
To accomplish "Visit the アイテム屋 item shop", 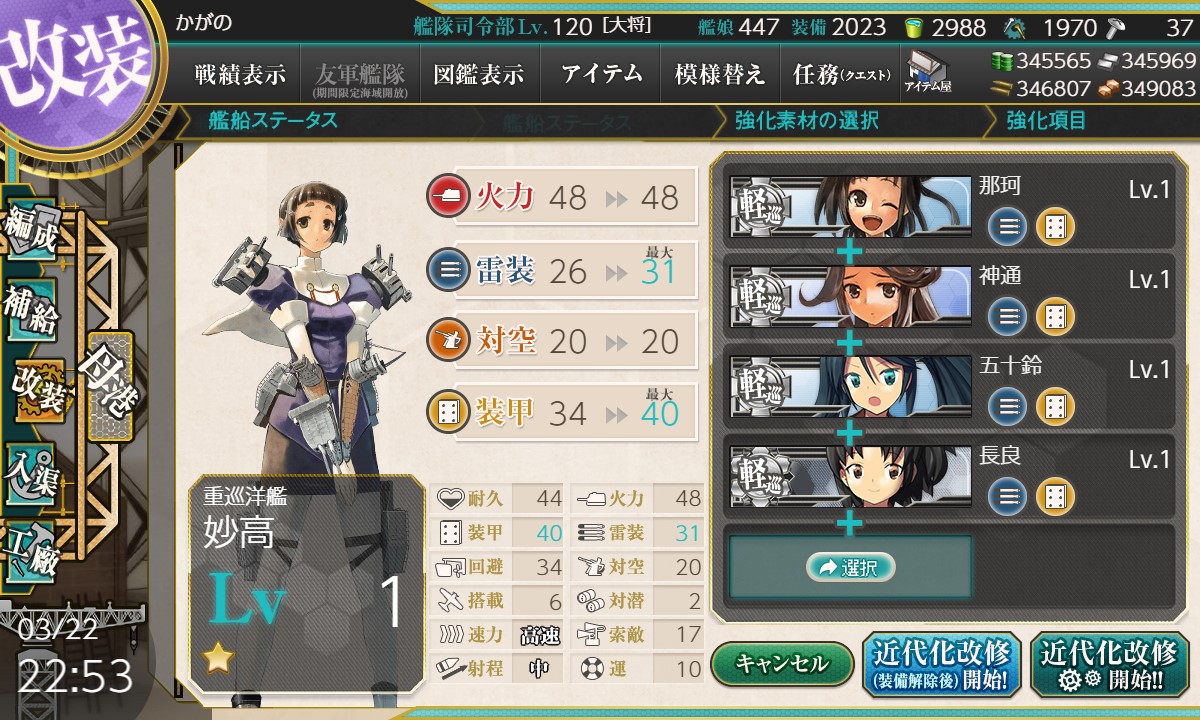I will point(927,72).
